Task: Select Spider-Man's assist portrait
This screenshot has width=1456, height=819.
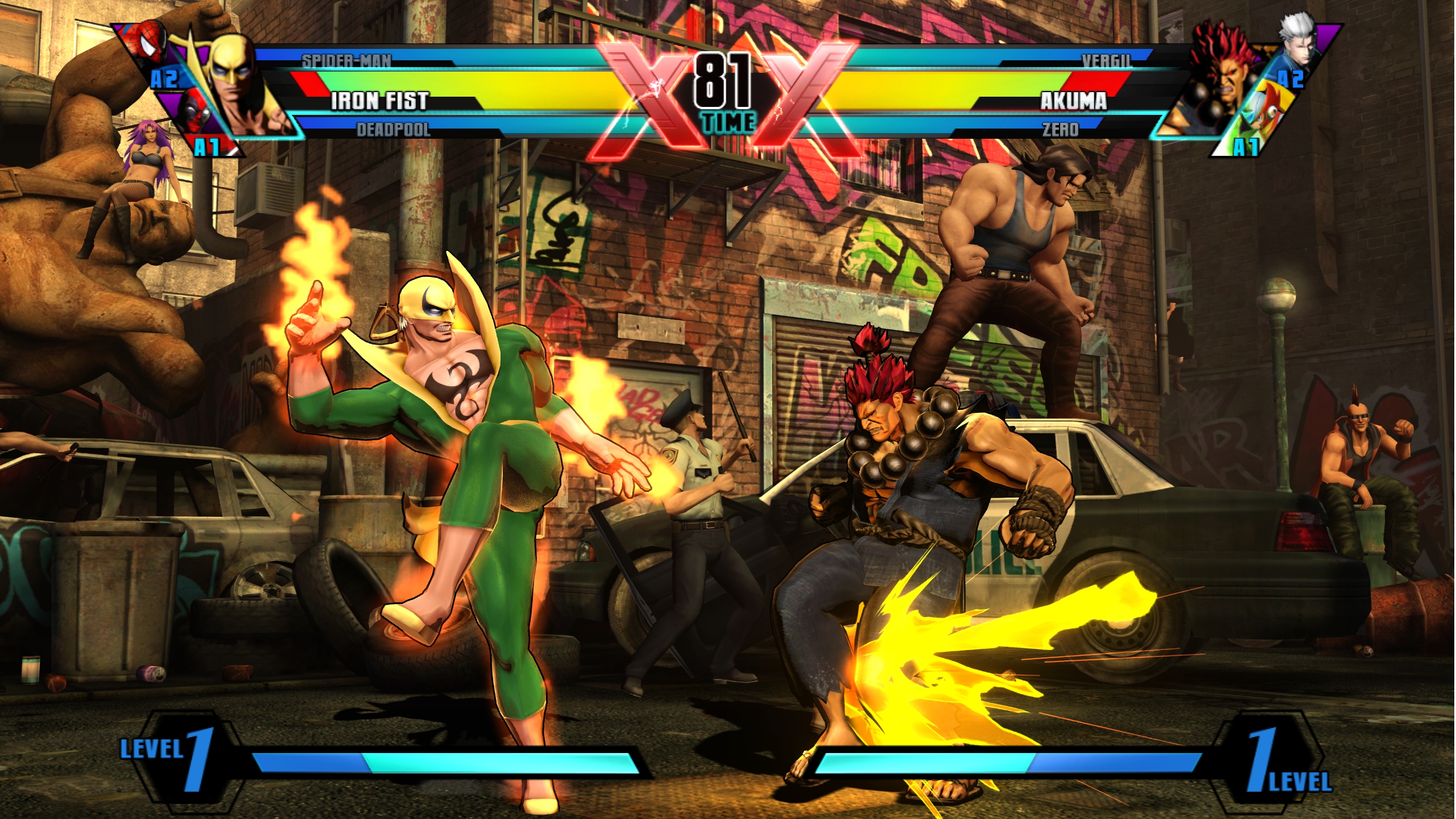Action: (149, 44)
